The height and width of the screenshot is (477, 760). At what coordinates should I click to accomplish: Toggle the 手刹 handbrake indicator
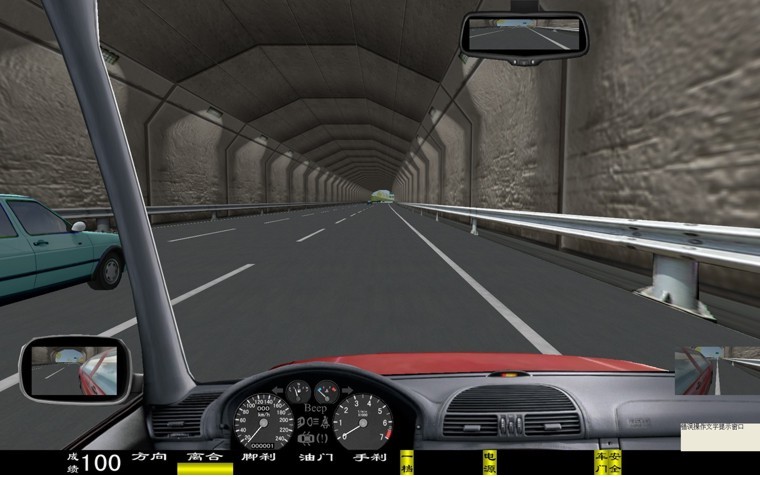coord(369,458)
